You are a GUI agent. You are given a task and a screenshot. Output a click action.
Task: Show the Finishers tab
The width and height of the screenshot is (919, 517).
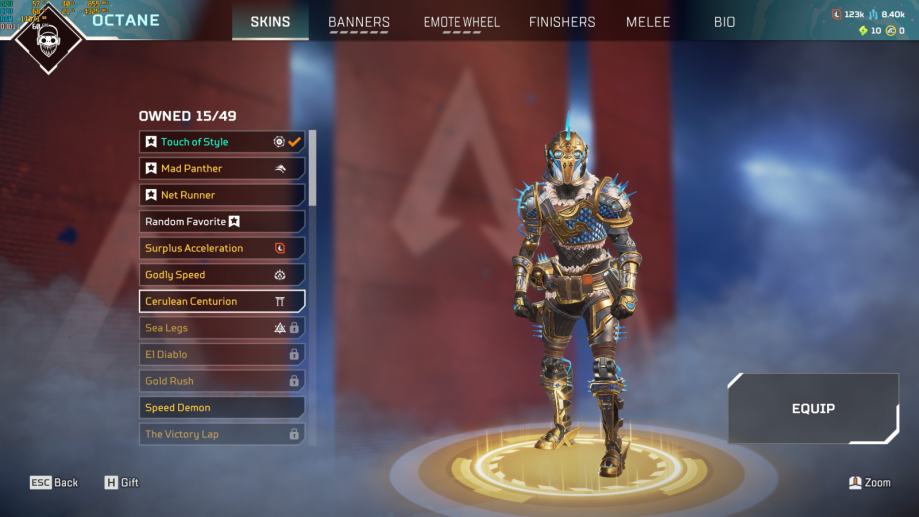pyautogui.click(x=562, y=22)
